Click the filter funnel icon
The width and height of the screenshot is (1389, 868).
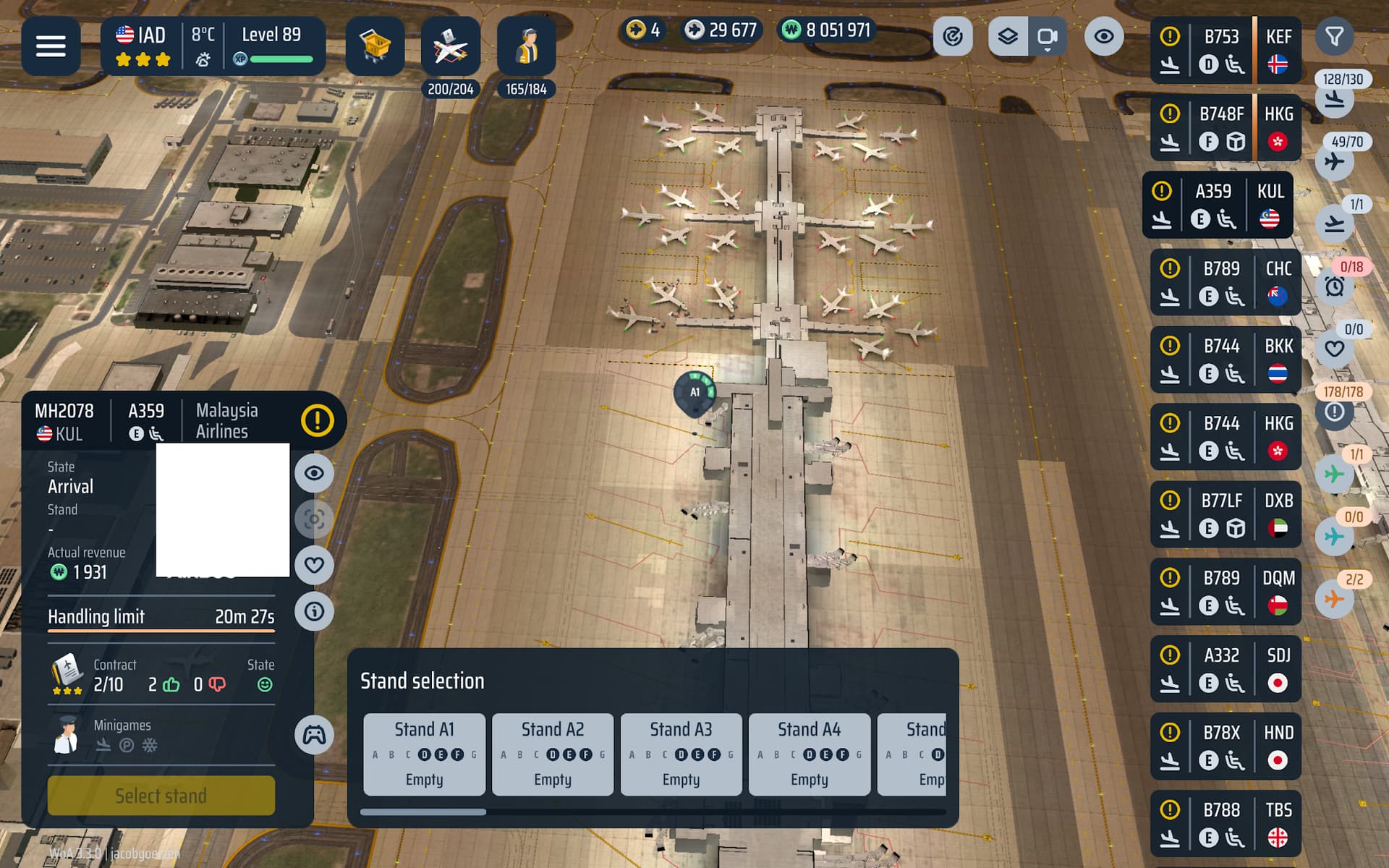[1334, 36]
